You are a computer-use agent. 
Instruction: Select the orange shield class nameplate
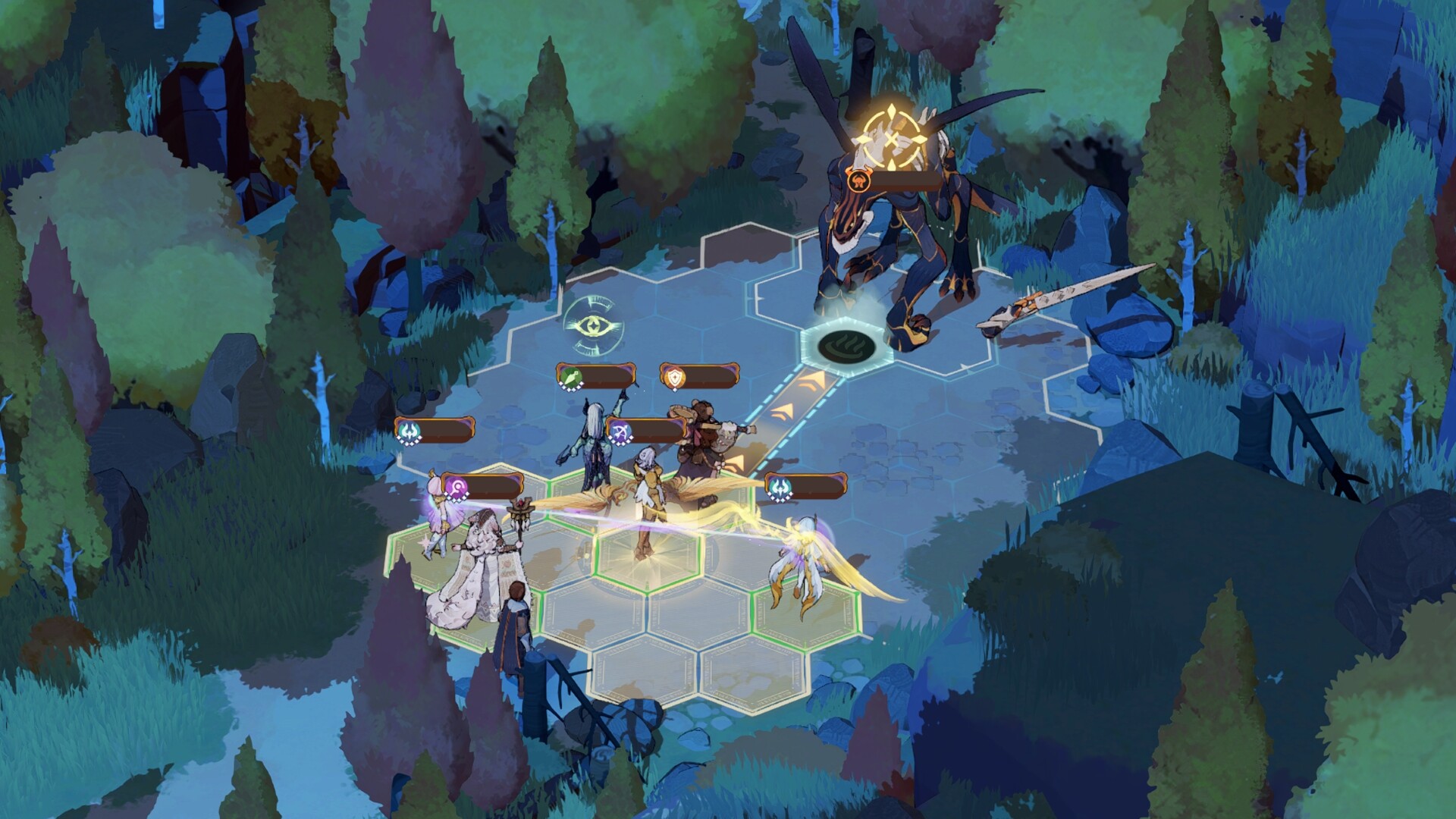[699, 376]
